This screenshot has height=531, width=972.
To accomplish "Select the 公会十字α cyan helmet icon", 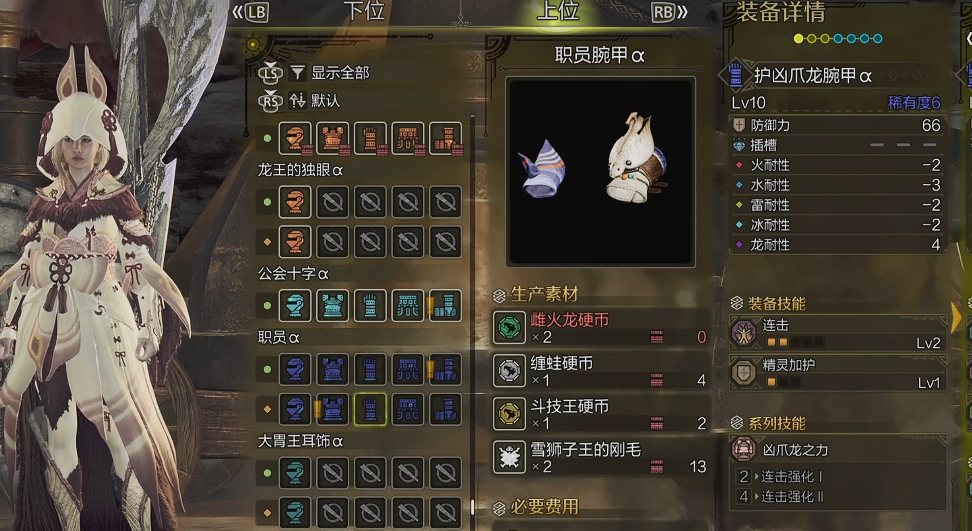I will tap(295, 305).
